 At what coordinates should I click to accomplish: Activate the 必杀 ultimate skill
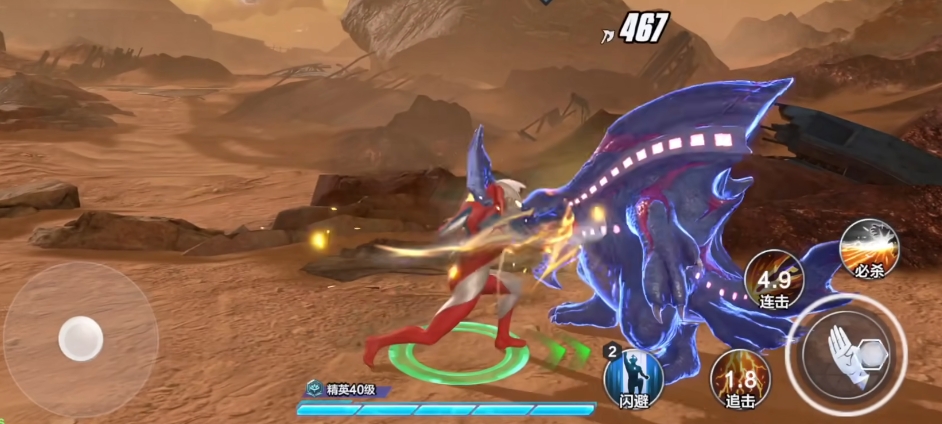point(867,245)
